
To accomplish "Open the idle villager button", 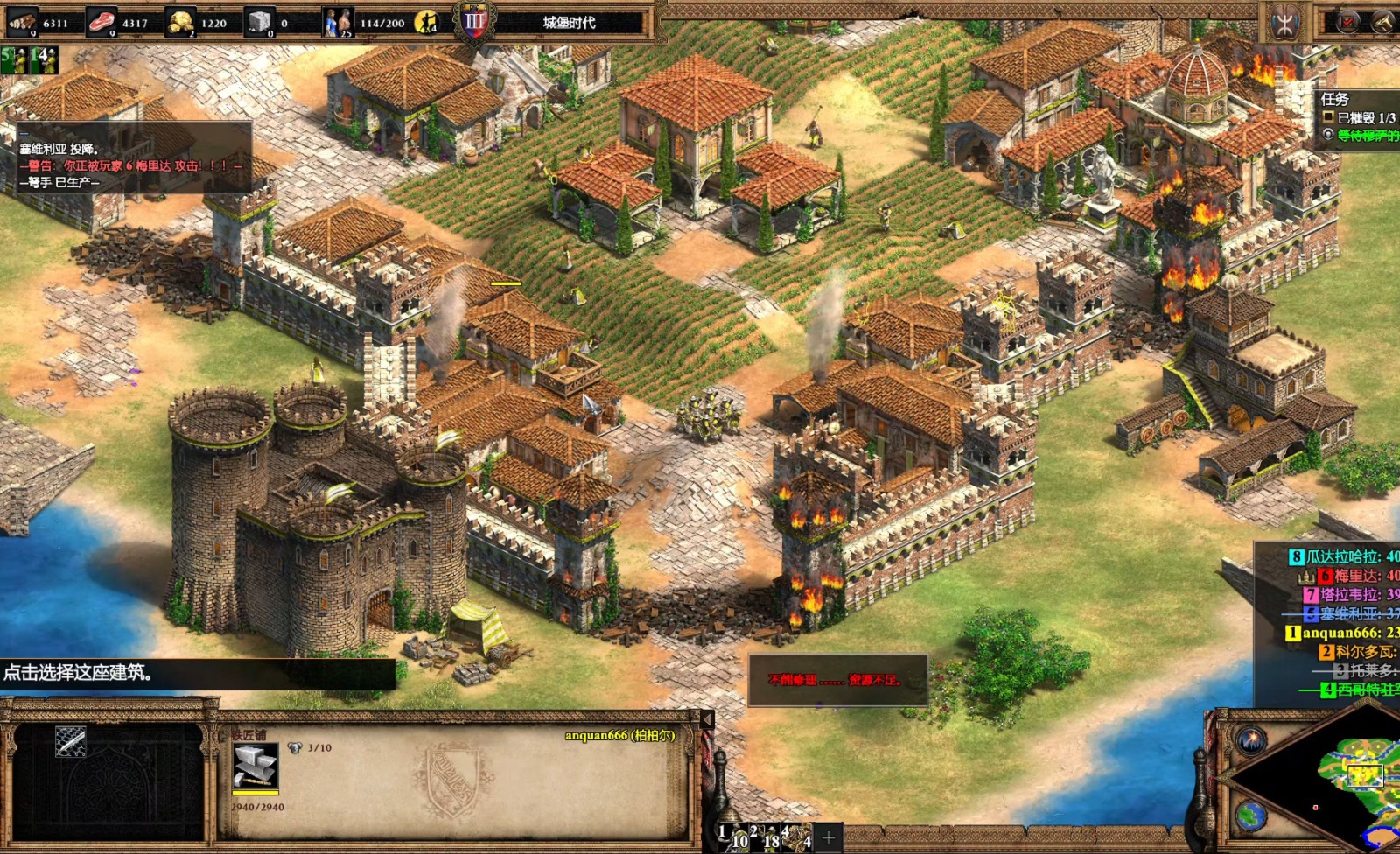I will 427,22.
